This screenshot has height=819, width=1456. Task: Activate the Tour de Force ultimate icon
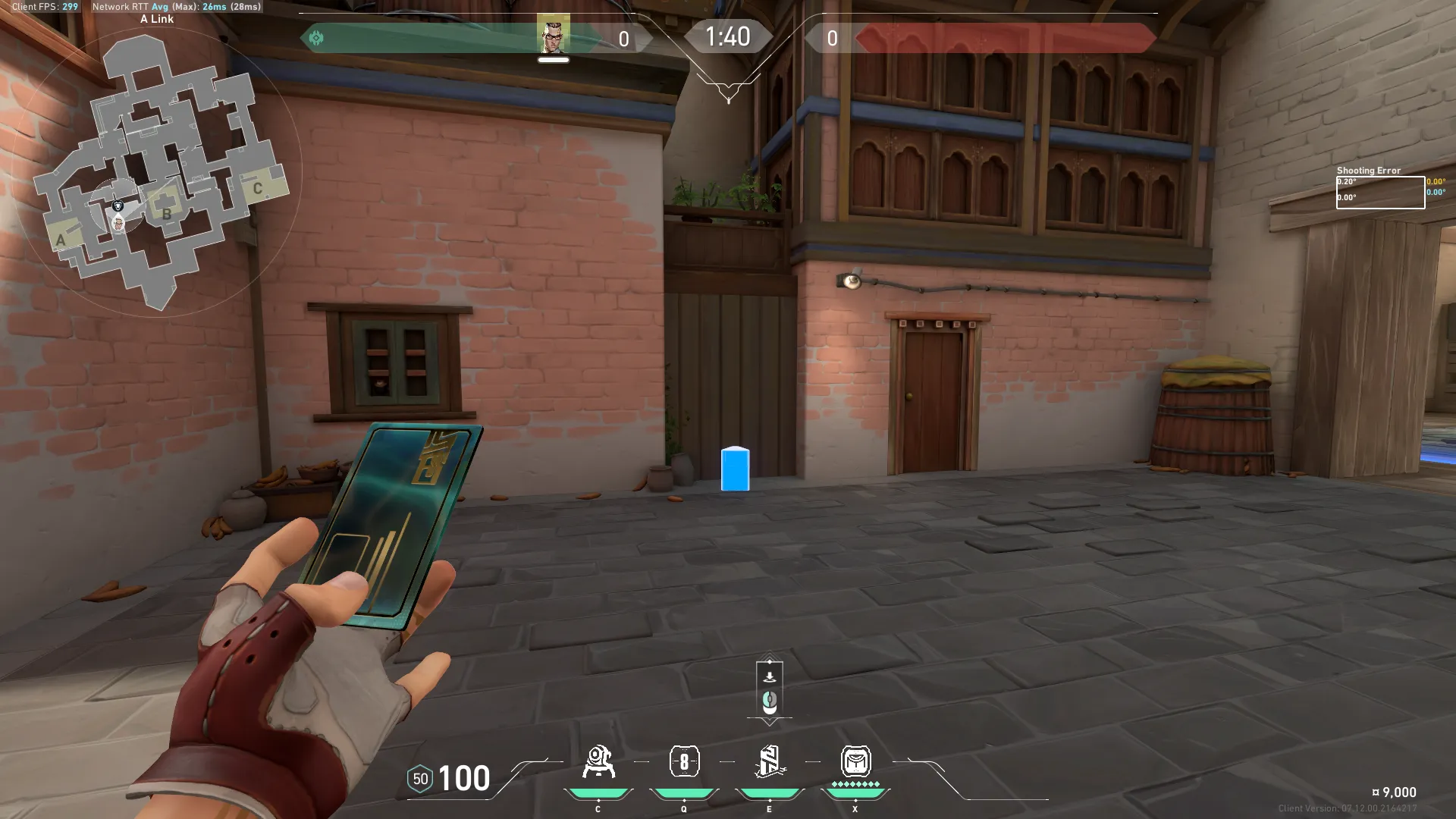pyautogui.click(x=855, y=761)
